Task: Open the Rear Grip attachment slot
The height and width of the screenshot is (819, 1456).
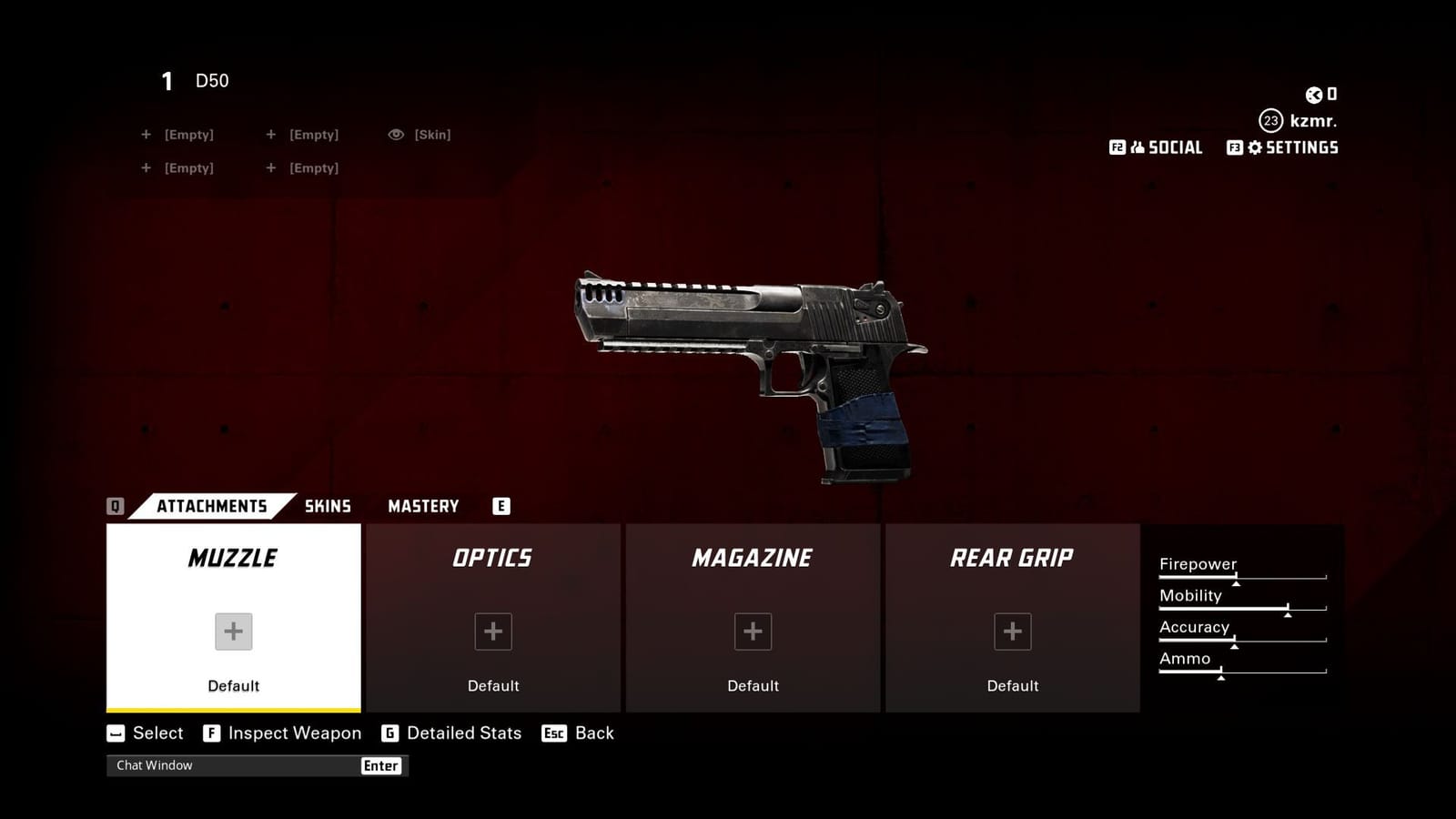Action: [1012, 631]
